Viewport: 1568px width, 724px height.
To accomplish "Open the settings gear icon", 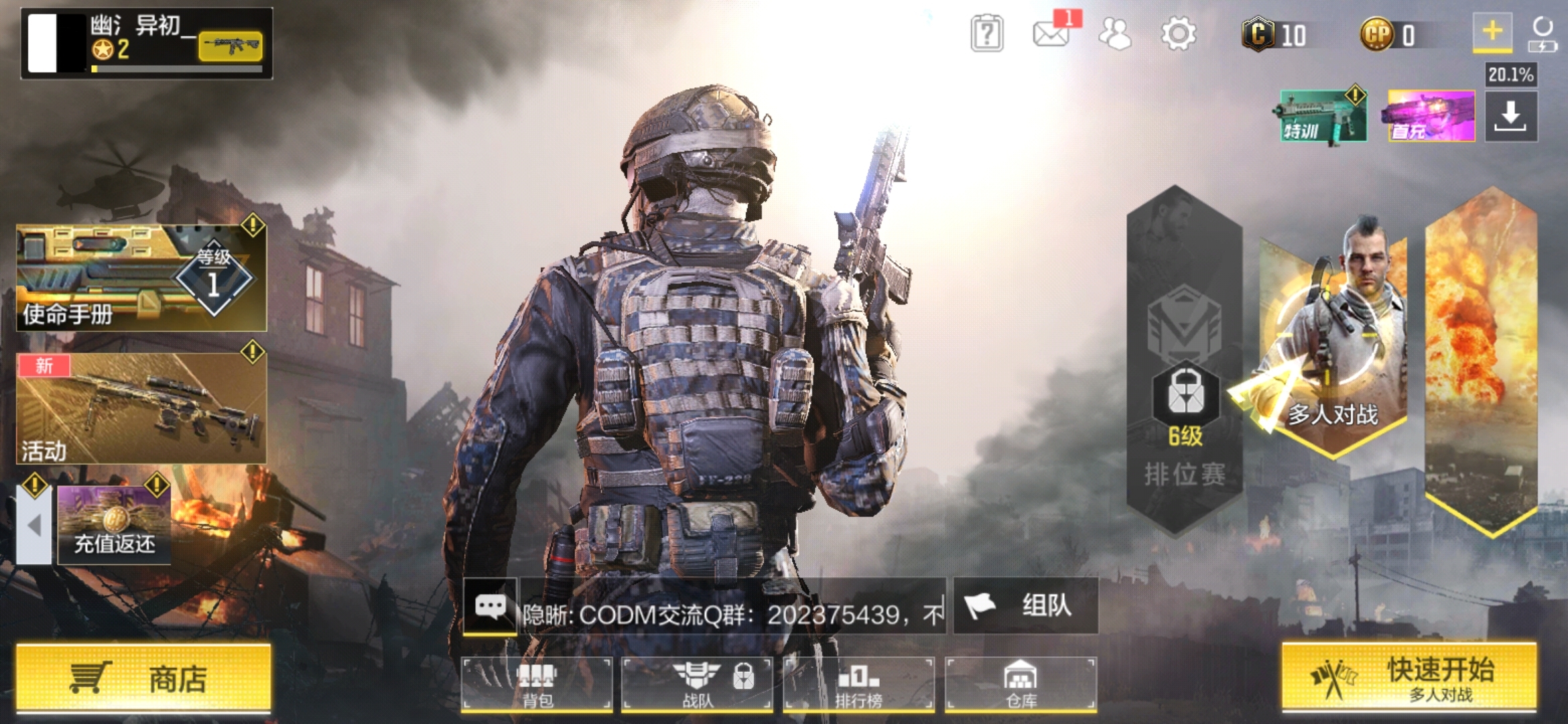I will point(1179,34).
